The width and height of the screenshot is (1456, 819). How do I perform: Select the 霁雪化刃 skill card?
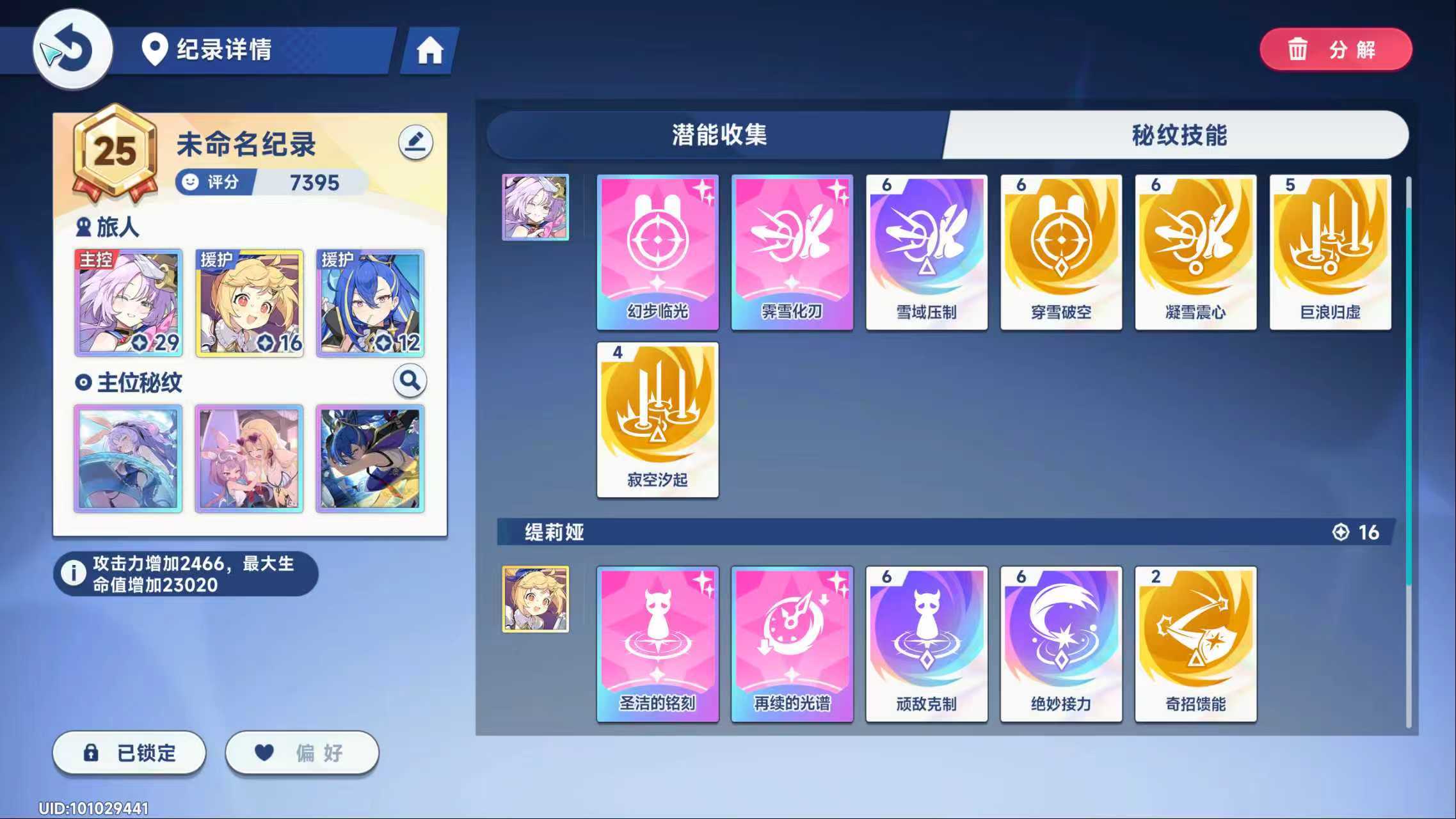(792, 250)
